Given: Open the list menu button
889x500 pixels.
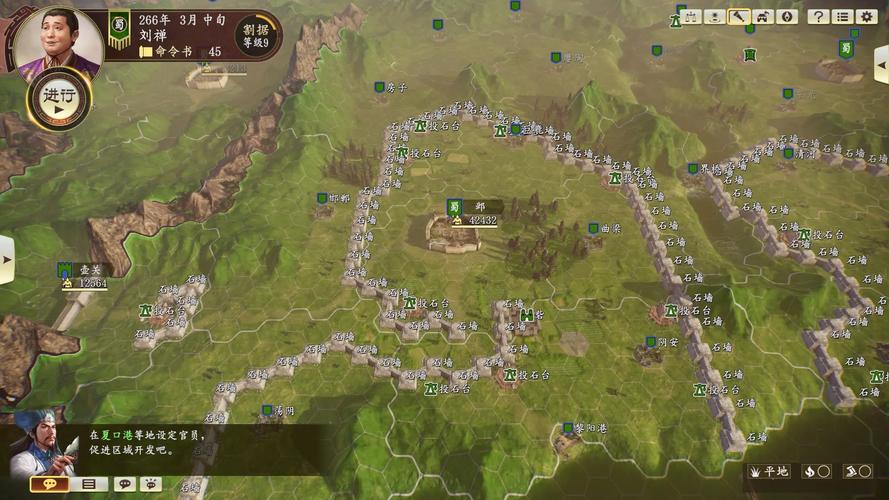Looking at the screenshot, I should coord(842,17).
